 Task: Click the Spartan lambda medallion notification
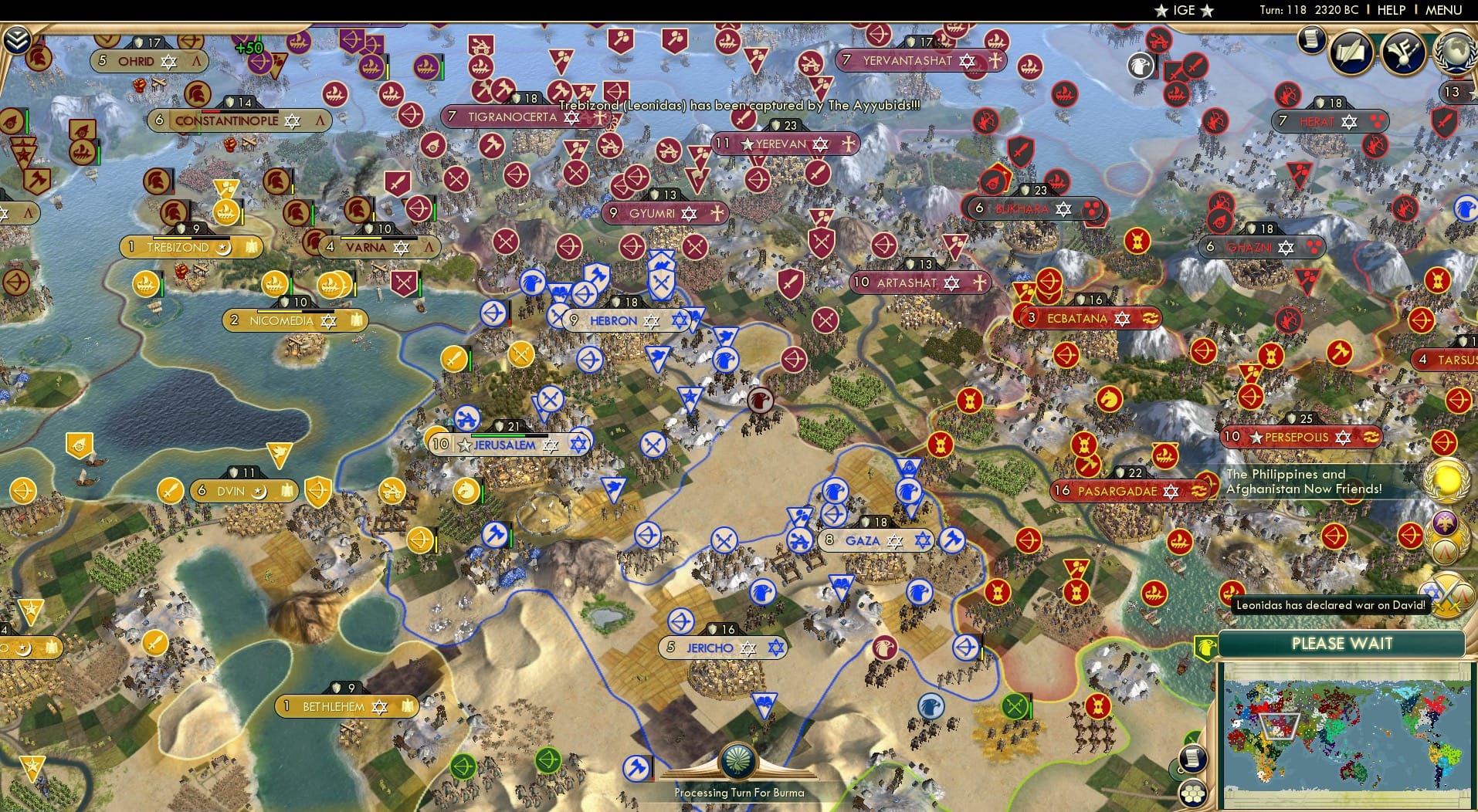pyautogui.click(x=1443, y=550)
